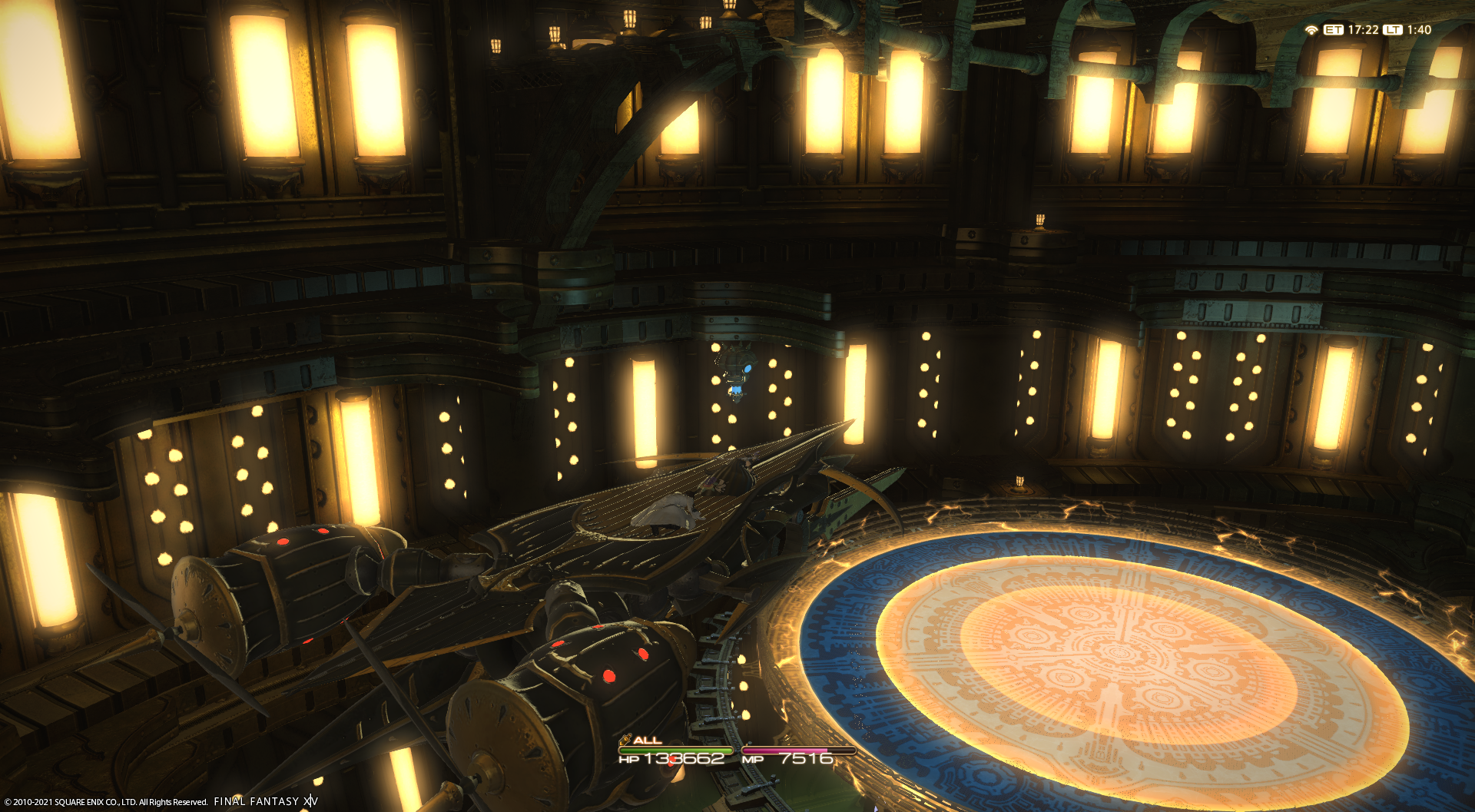Image resolution: width=1475 pixels, height=812 pixels.
Task: Click the Eorzea Time ET clock
Action: tap(1352, 30)
